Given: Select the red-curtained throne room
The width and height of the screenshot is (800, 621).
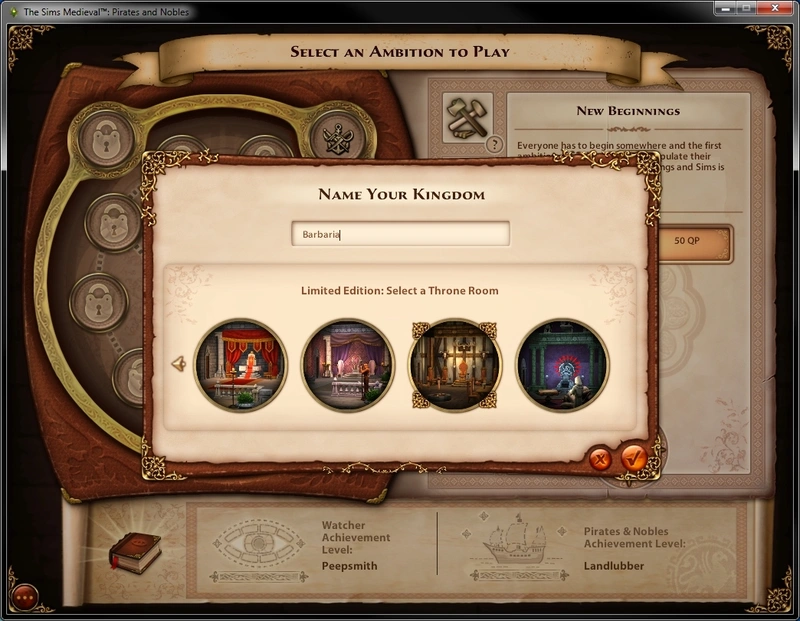Looking at the screenshot, I should [x=241, y=365].
